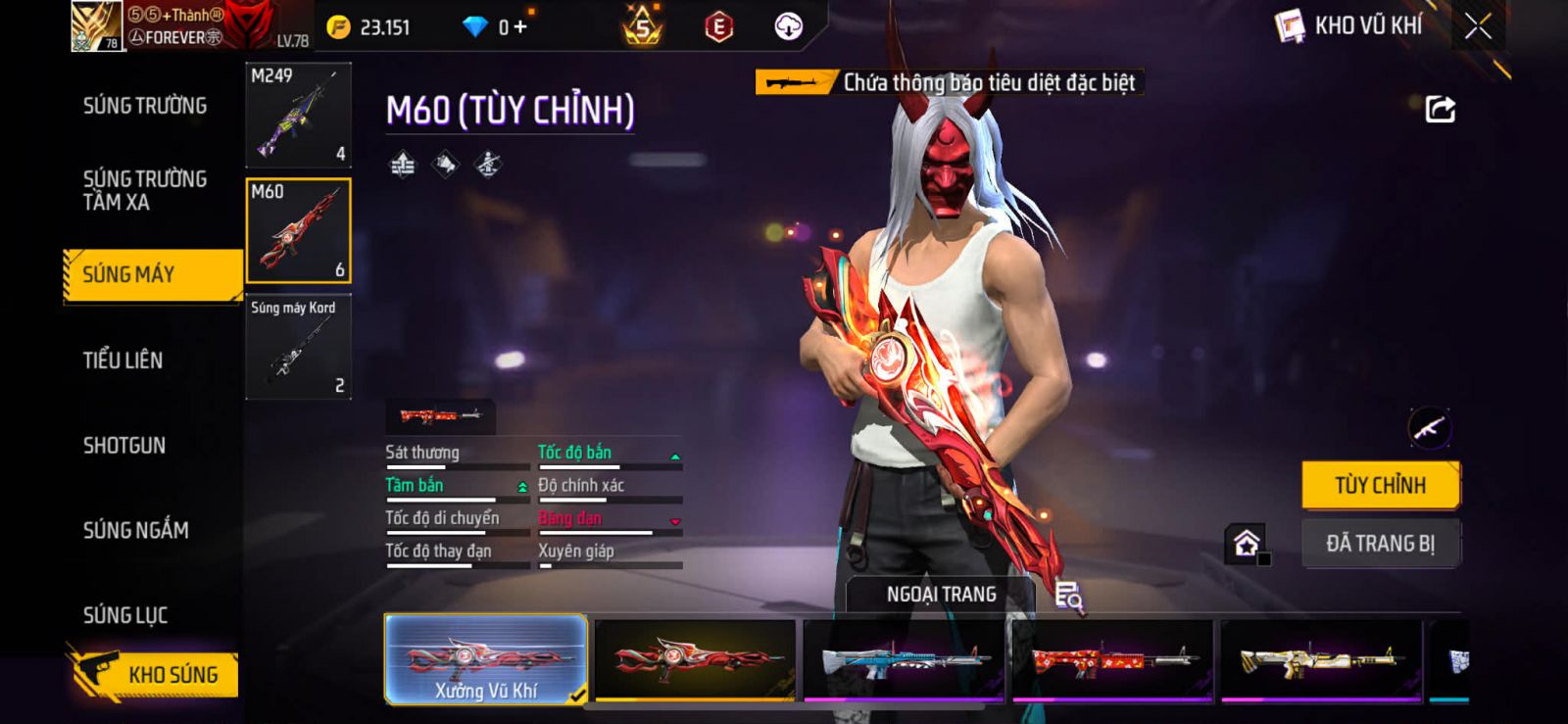Image resolution: width=1568 pixels, height=724 pixels.
Task: Pick the Súng máy Kord weapon tile
Action: pos(298,347)
